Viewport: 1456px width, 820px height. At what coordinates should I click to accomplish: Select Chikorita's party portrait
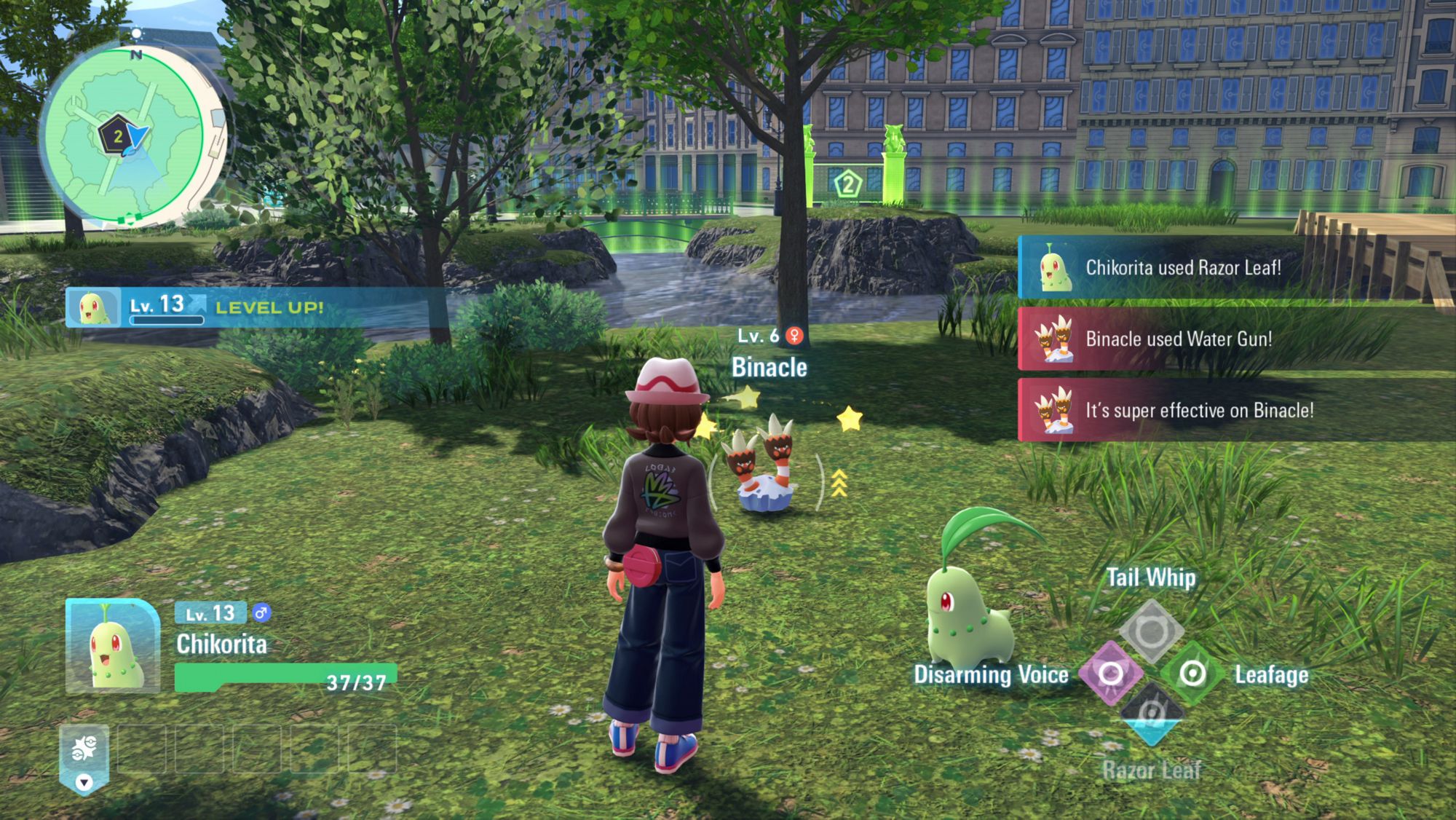[x=113, y=646]
